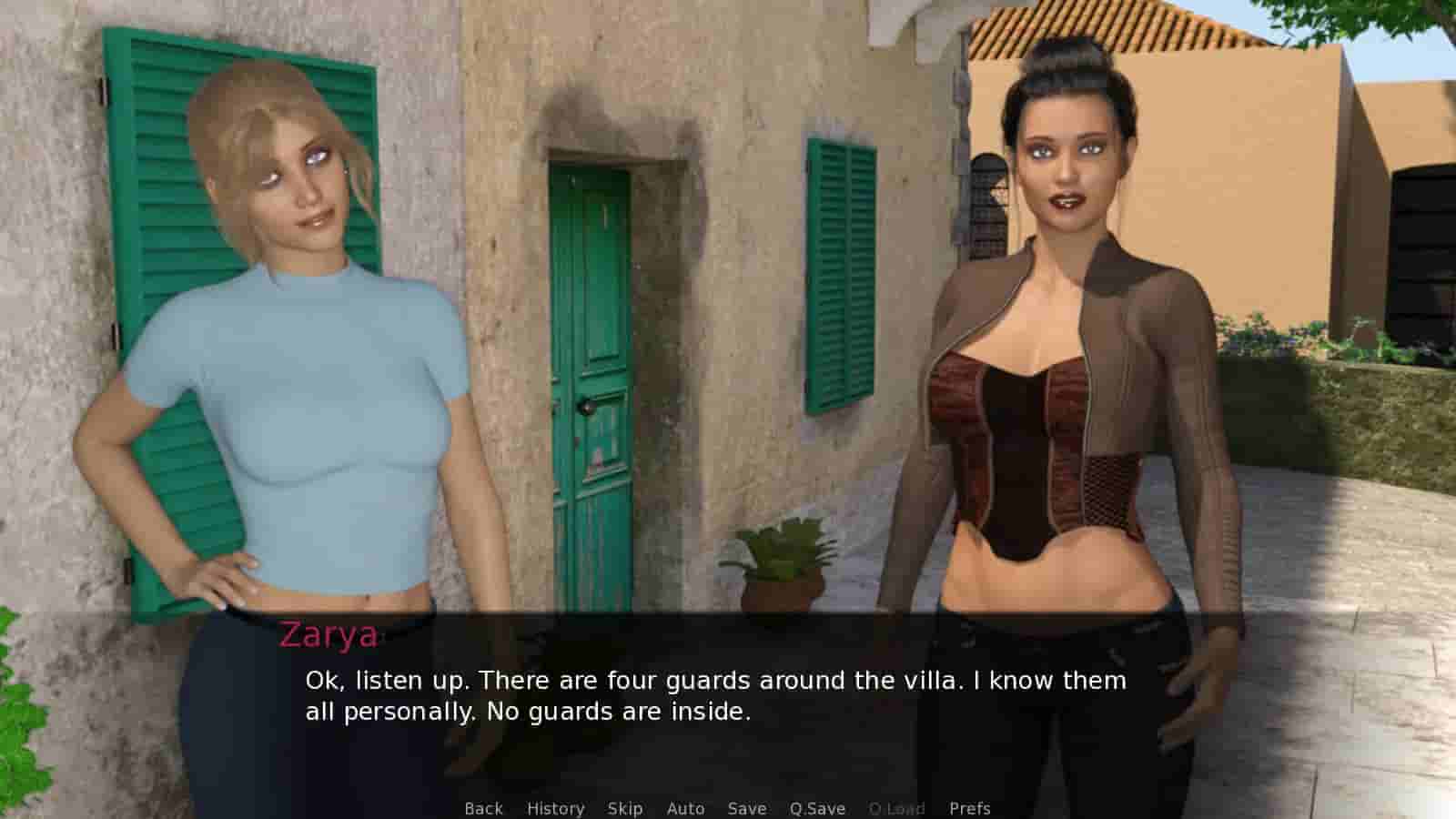Image resolution: width=1456 pixels, height=819 pixels.
Task: Perform a Q.Save quick save
Action: (x=815, y=808)
